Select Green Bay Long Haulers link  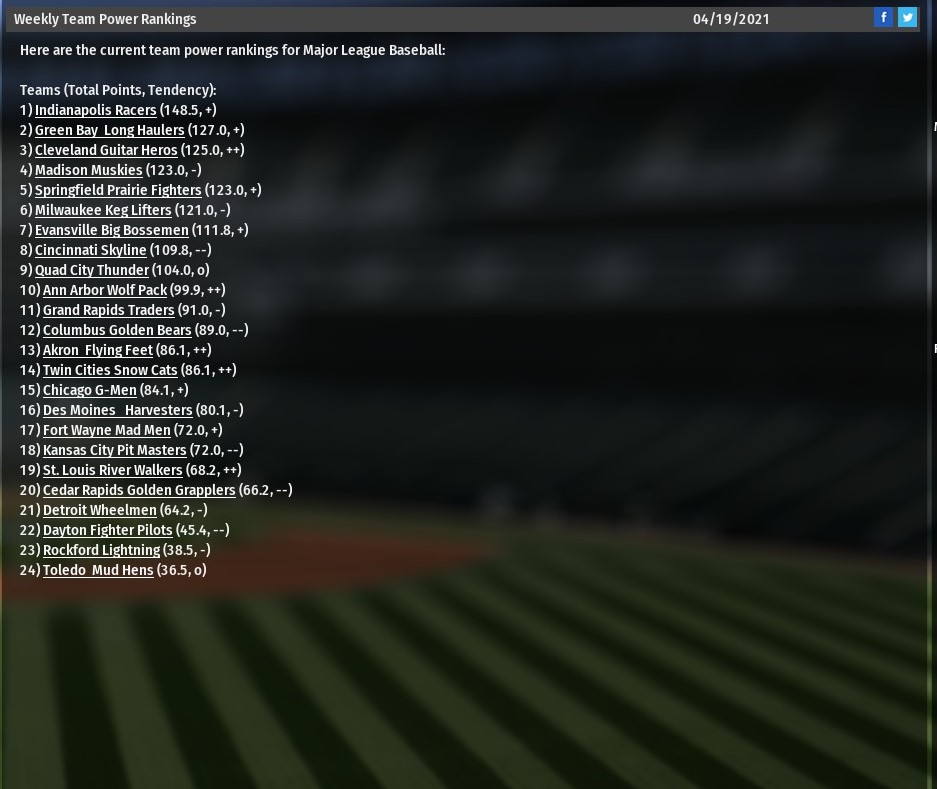109,130
